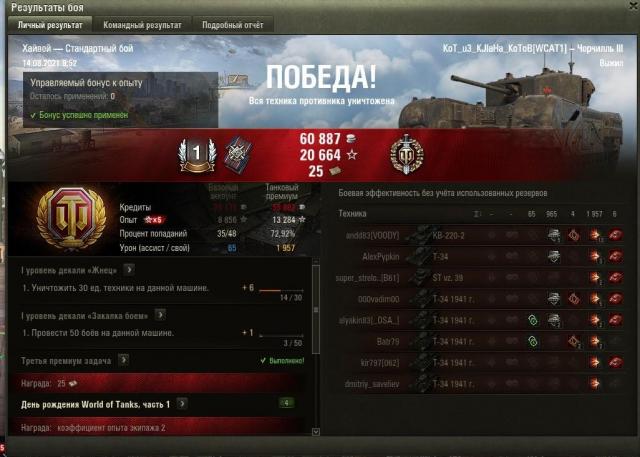Open the Третья премиум задача details
640x457 pixels.
[x=123, y=359]
